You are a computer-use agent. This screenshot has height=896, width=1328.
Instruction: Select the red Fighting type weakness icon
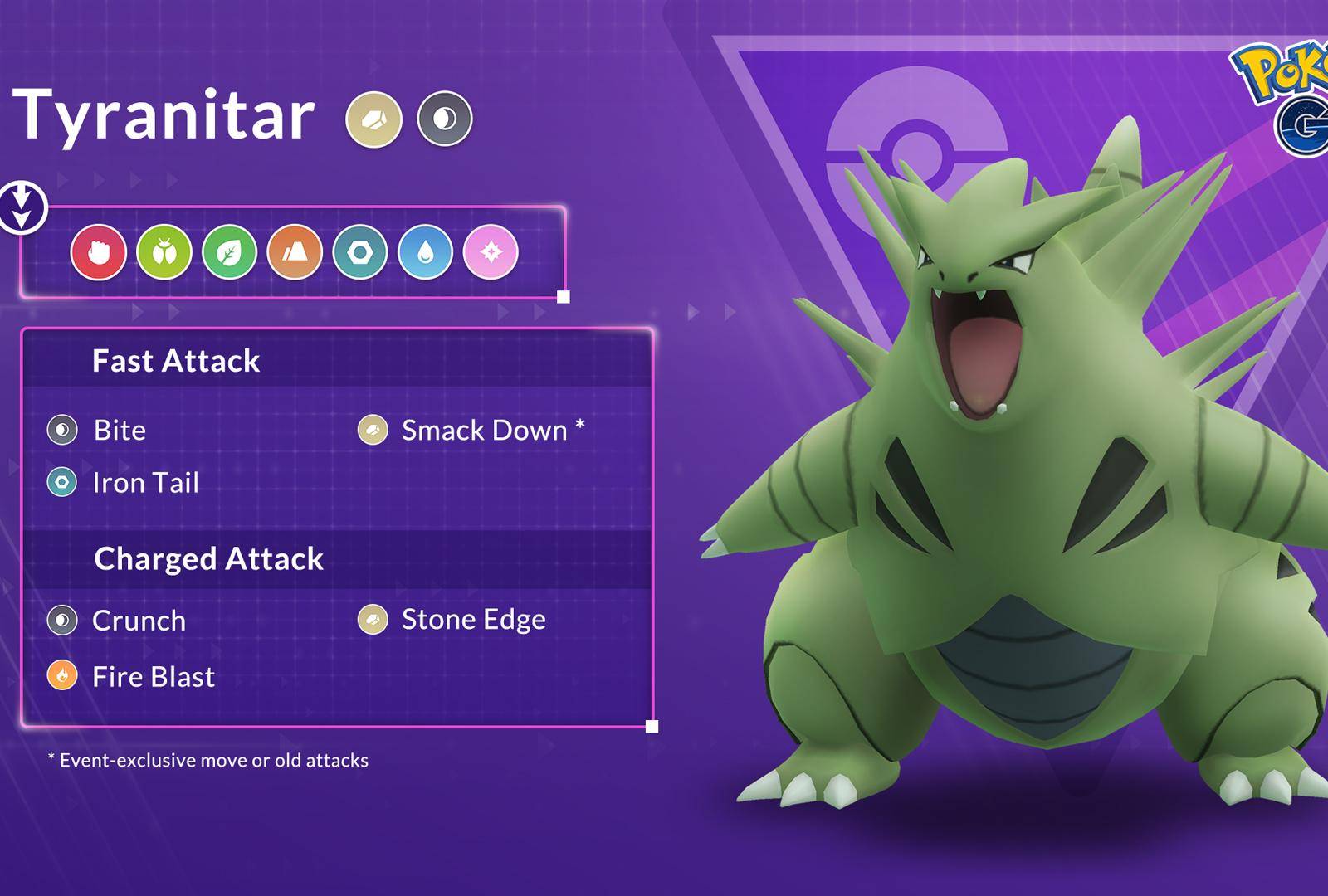click(99, 252)
